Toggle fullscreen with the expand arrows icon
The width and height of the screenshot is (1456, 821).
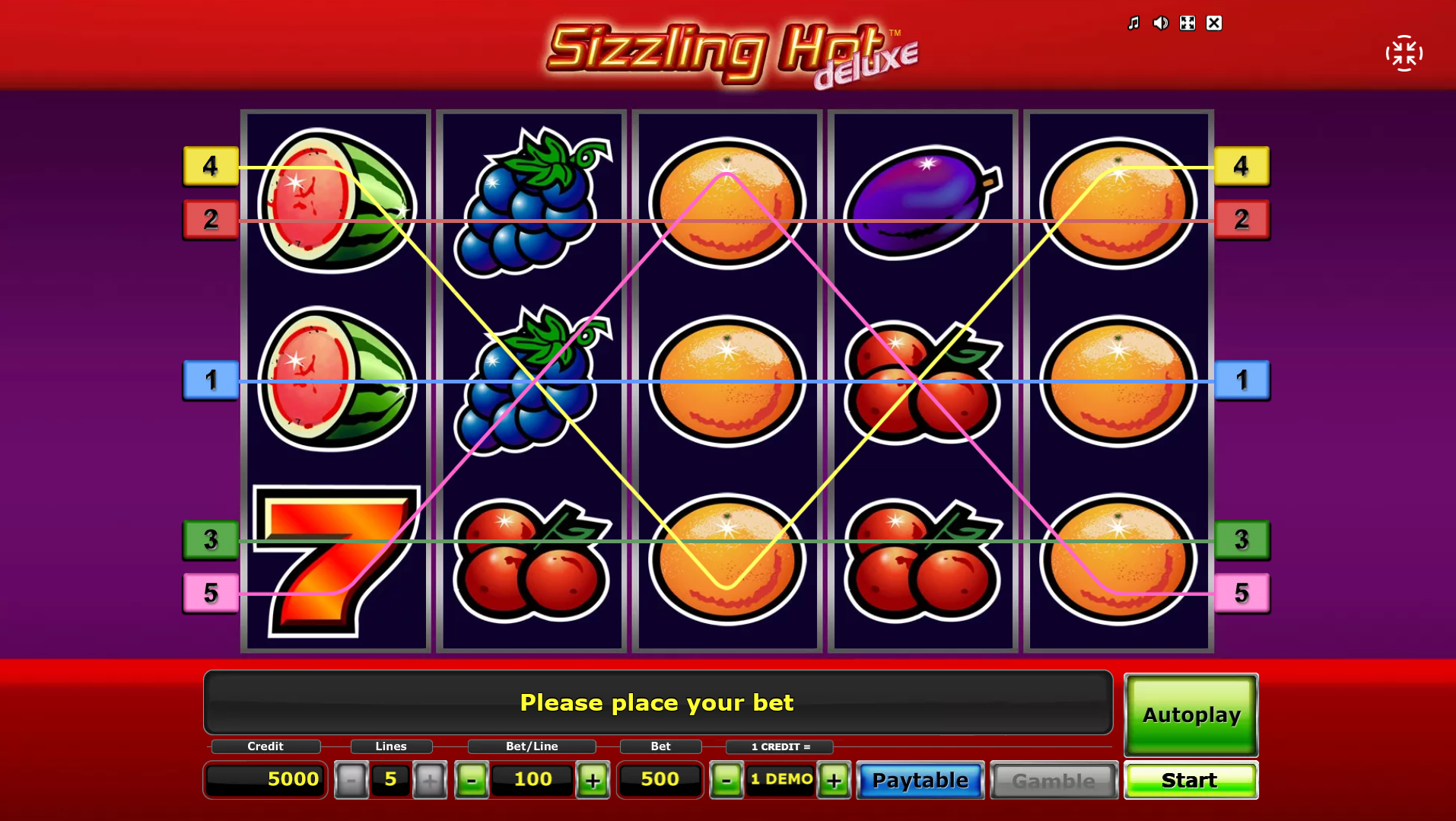point(1187,23)
